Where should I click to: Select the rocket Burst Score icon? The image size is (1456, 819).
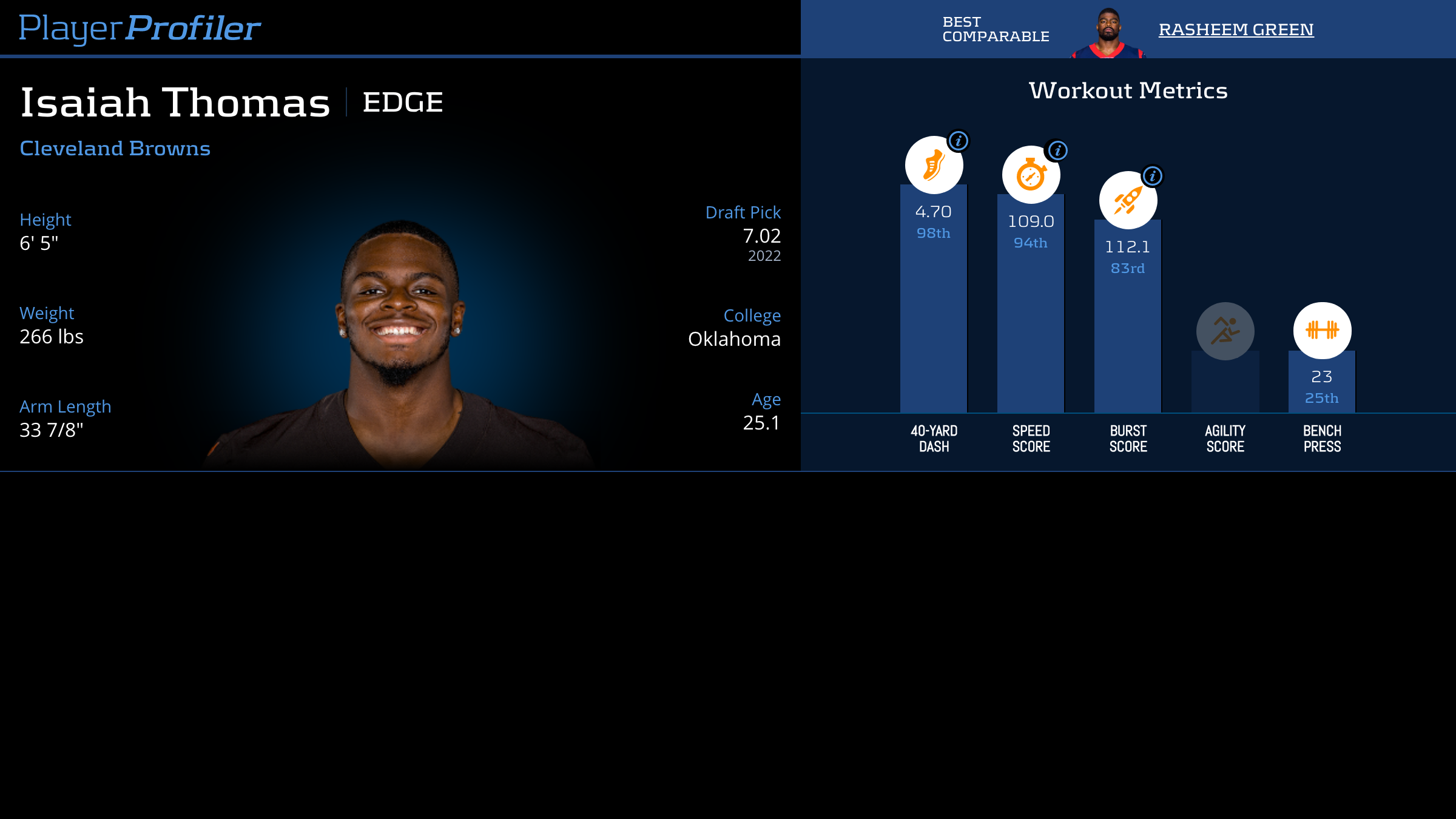click(x=1128, y=200)
